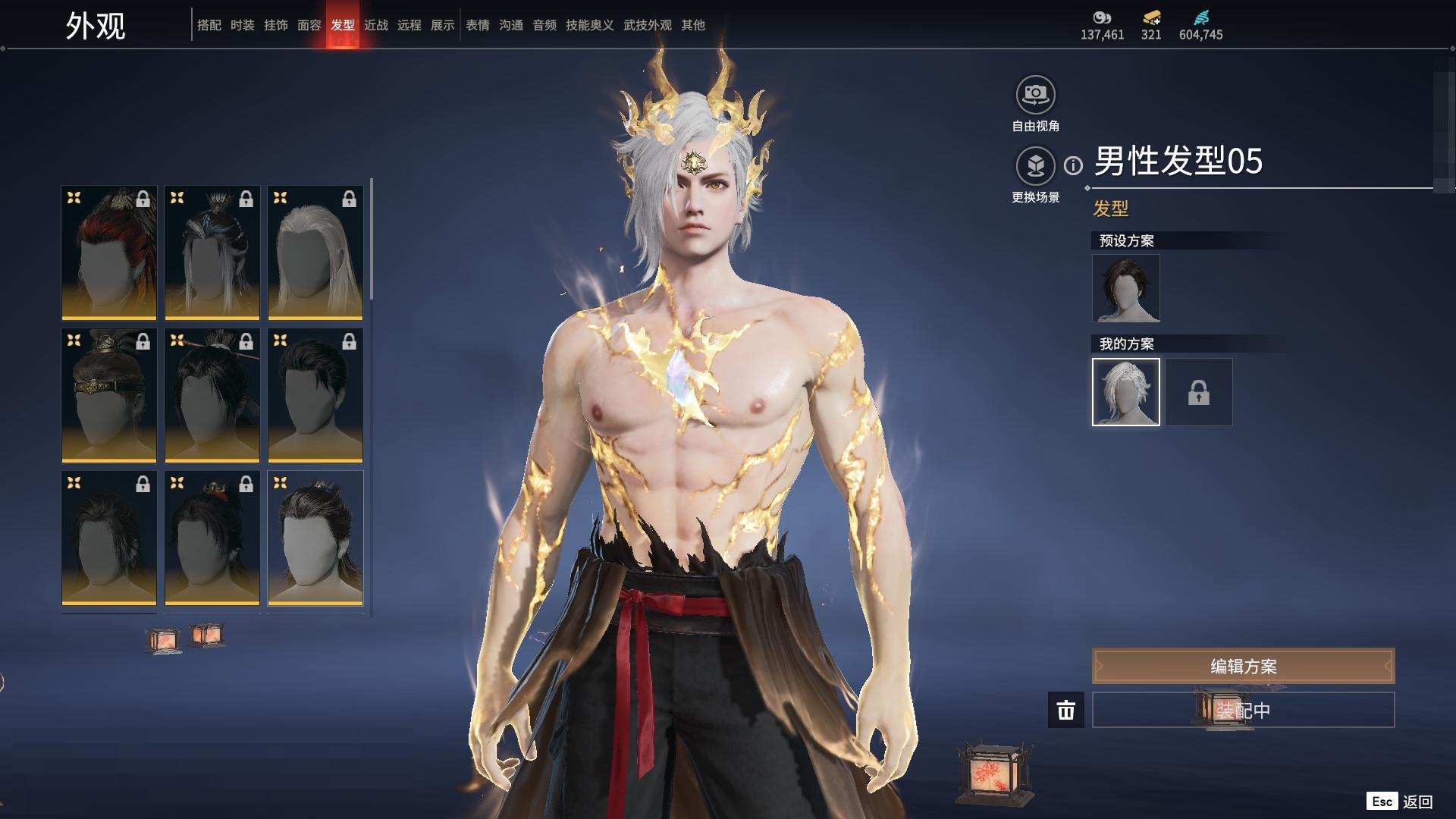Select the white-haired scheme under 我的方案
This screenshot has height=819, width=1456.
(1125, 392)
